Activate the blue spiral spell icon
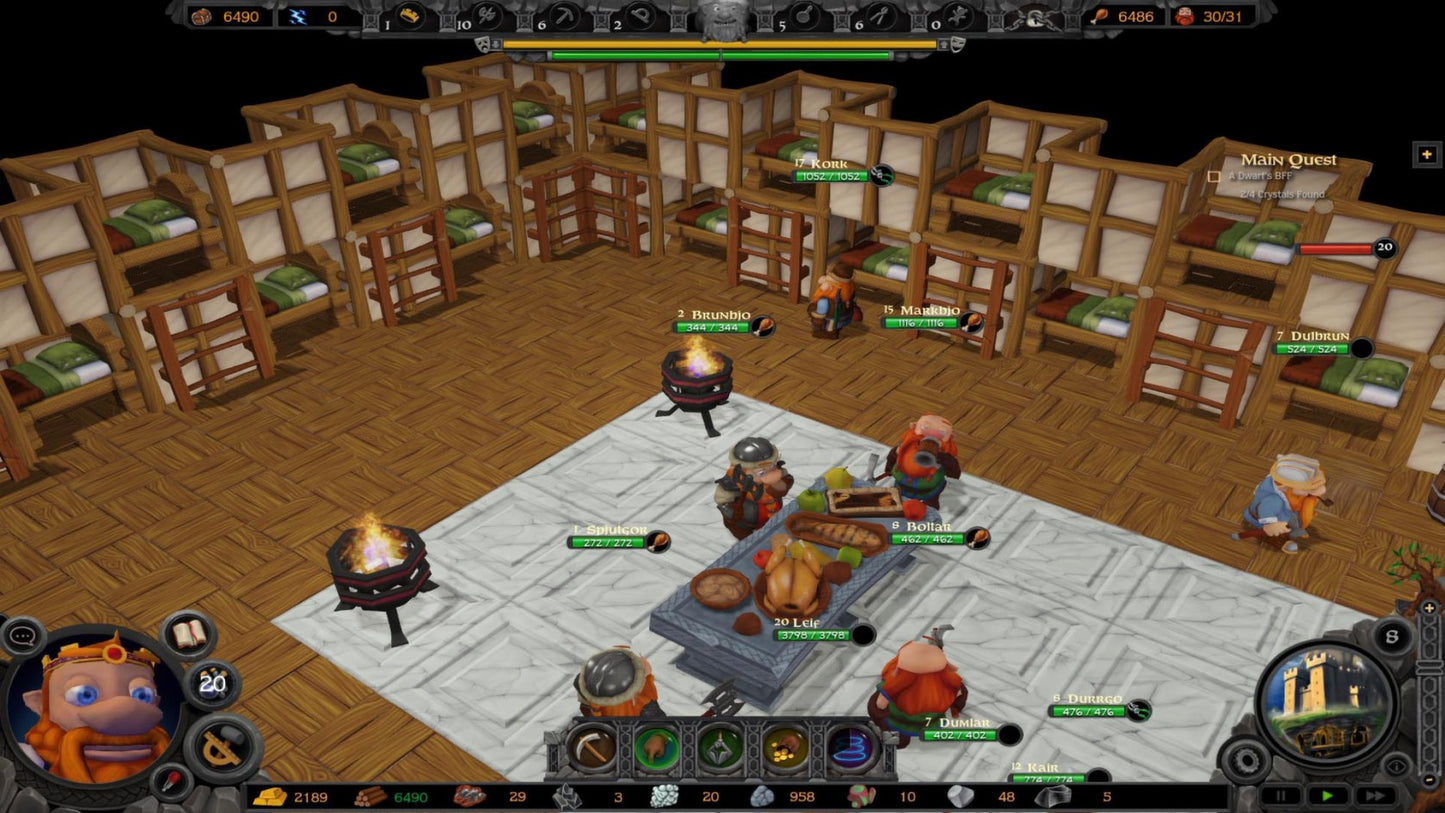 tap(851, 748)
